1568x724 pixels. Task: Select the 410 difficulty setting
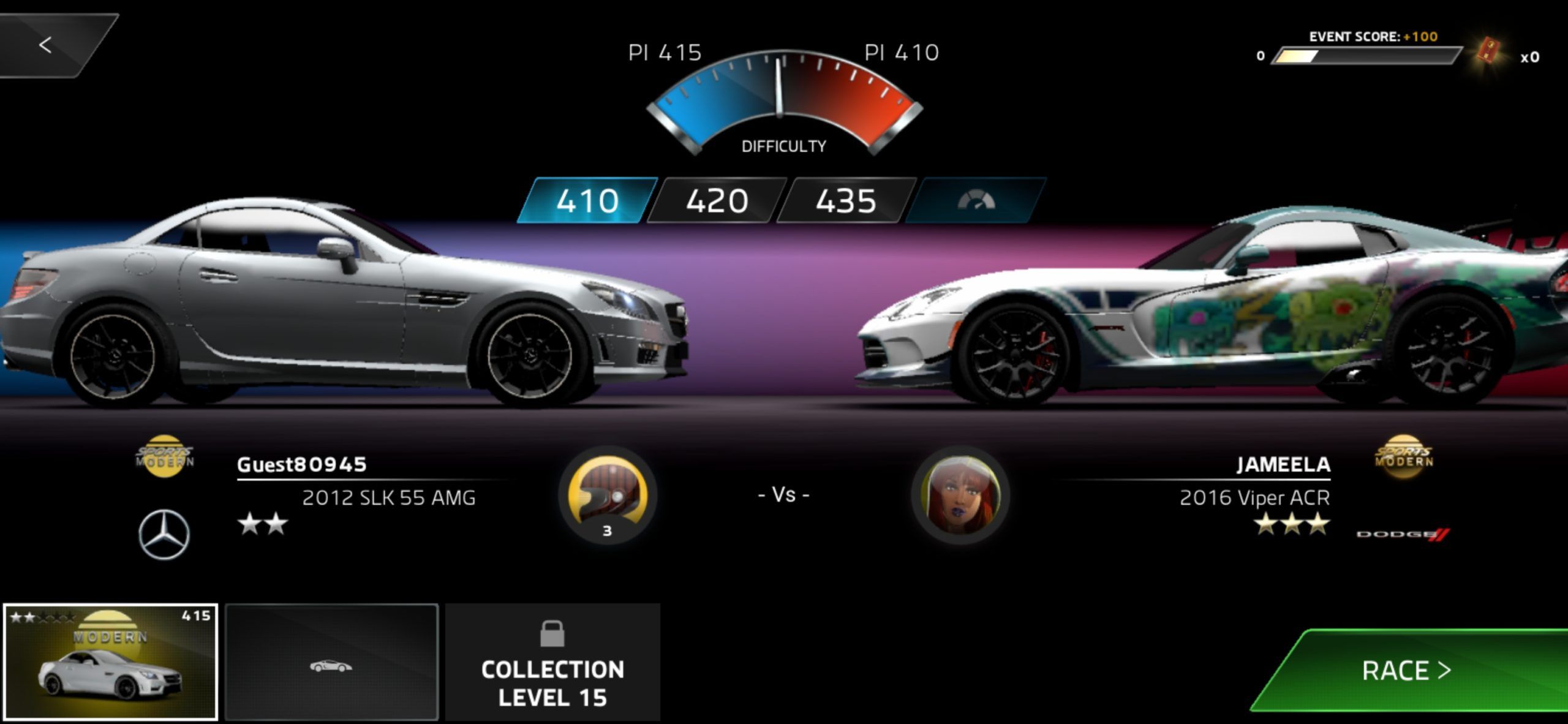(x=588, y=202)
